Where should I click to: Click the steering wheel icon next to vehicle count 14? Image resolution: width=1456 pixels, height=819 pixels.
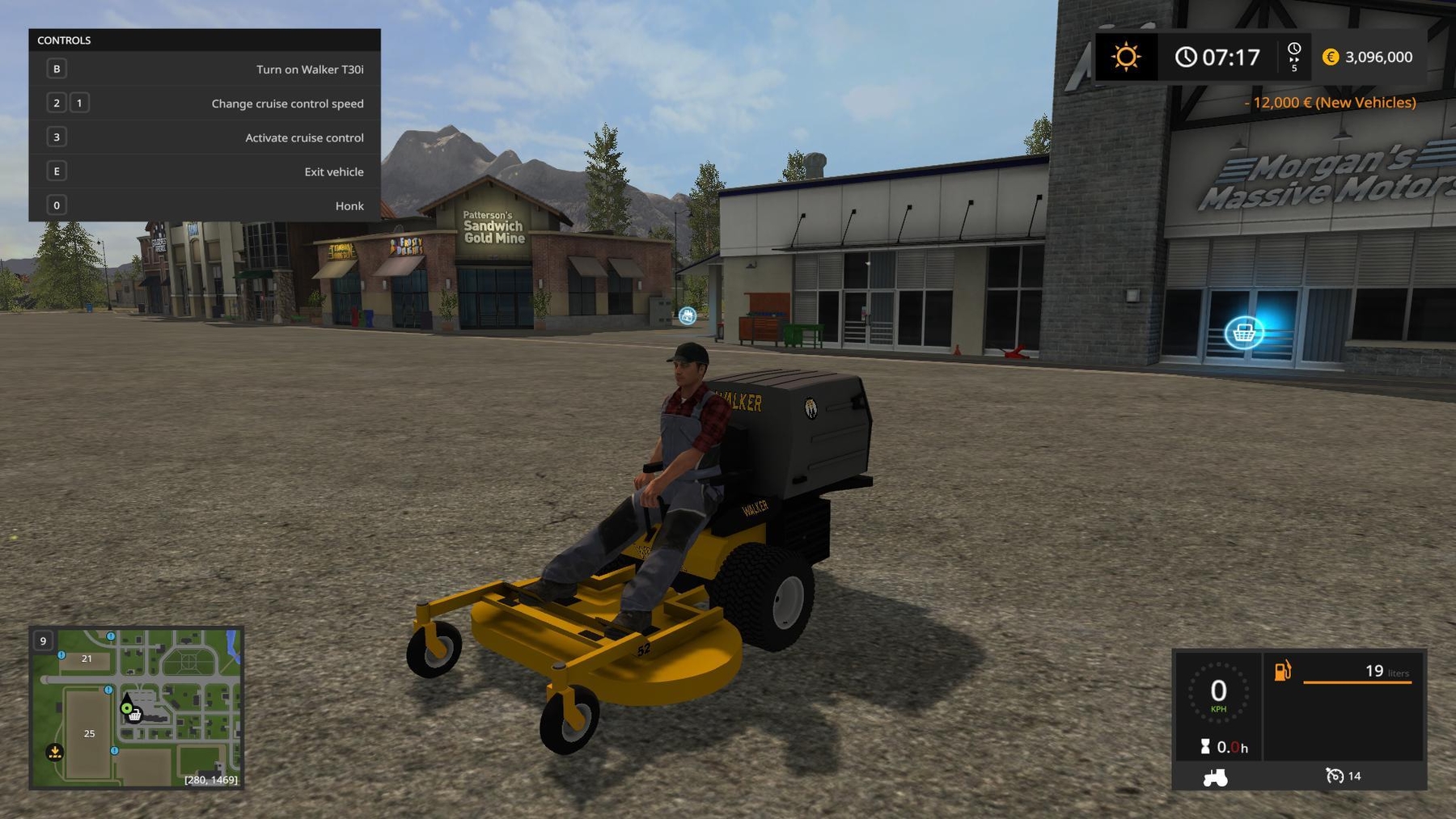(x=1336, y=776)
